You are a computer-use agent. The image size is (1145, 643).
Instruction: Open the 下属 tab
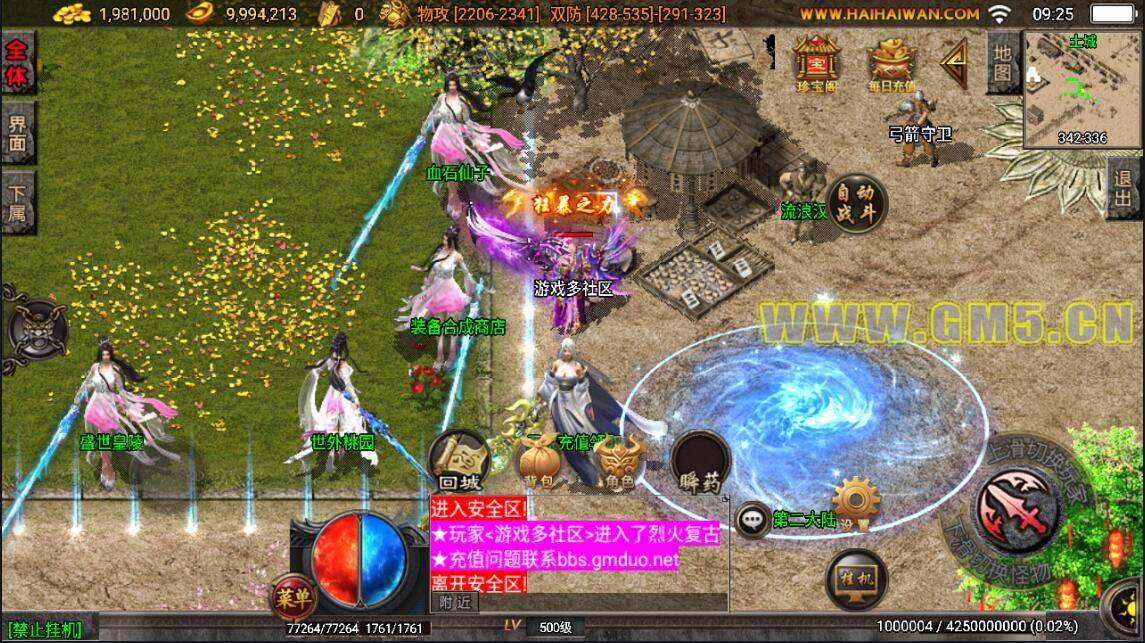pyautogui.click(x=18, y=203)
